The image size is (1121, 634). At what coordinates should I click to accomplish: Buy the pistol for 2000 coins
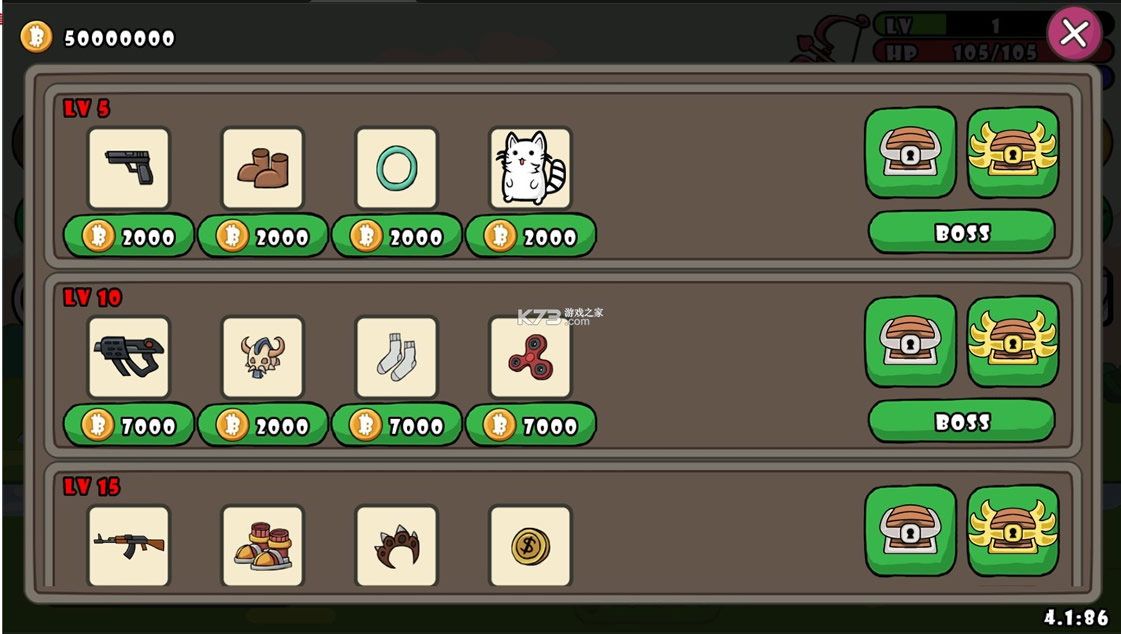[x=129, y=236]
